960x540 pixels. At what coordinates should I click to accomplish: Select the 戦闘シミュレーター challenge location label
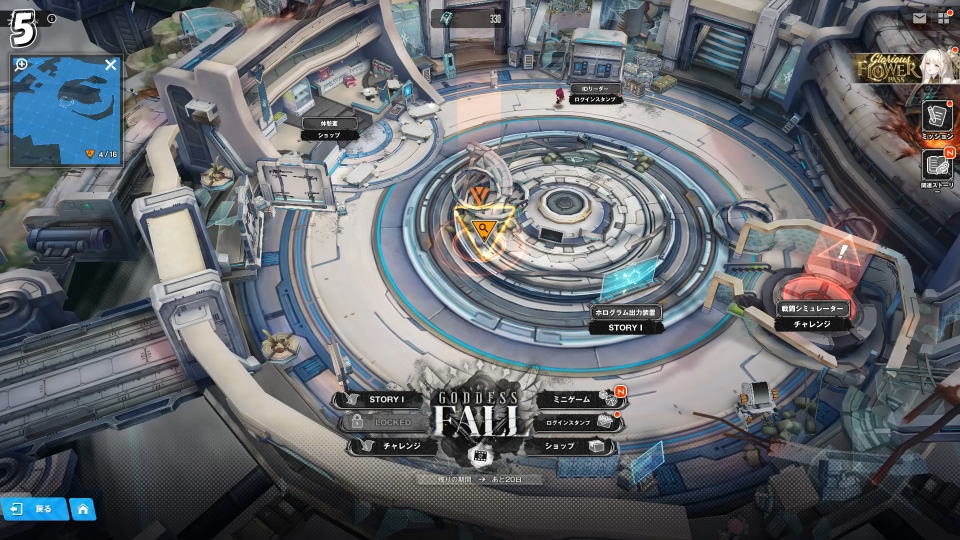coord(812,316)
